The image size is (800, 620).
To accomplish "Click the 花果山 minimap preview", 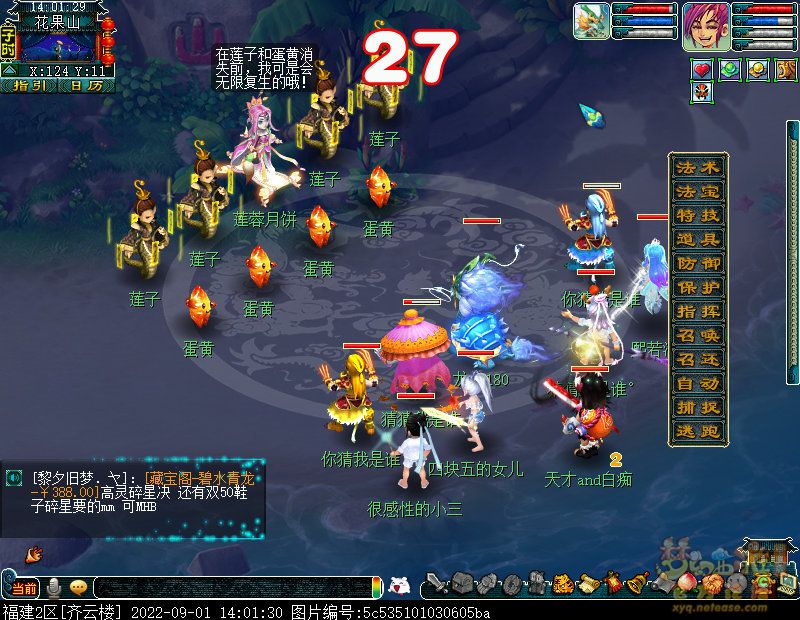I will coord(58,46).
